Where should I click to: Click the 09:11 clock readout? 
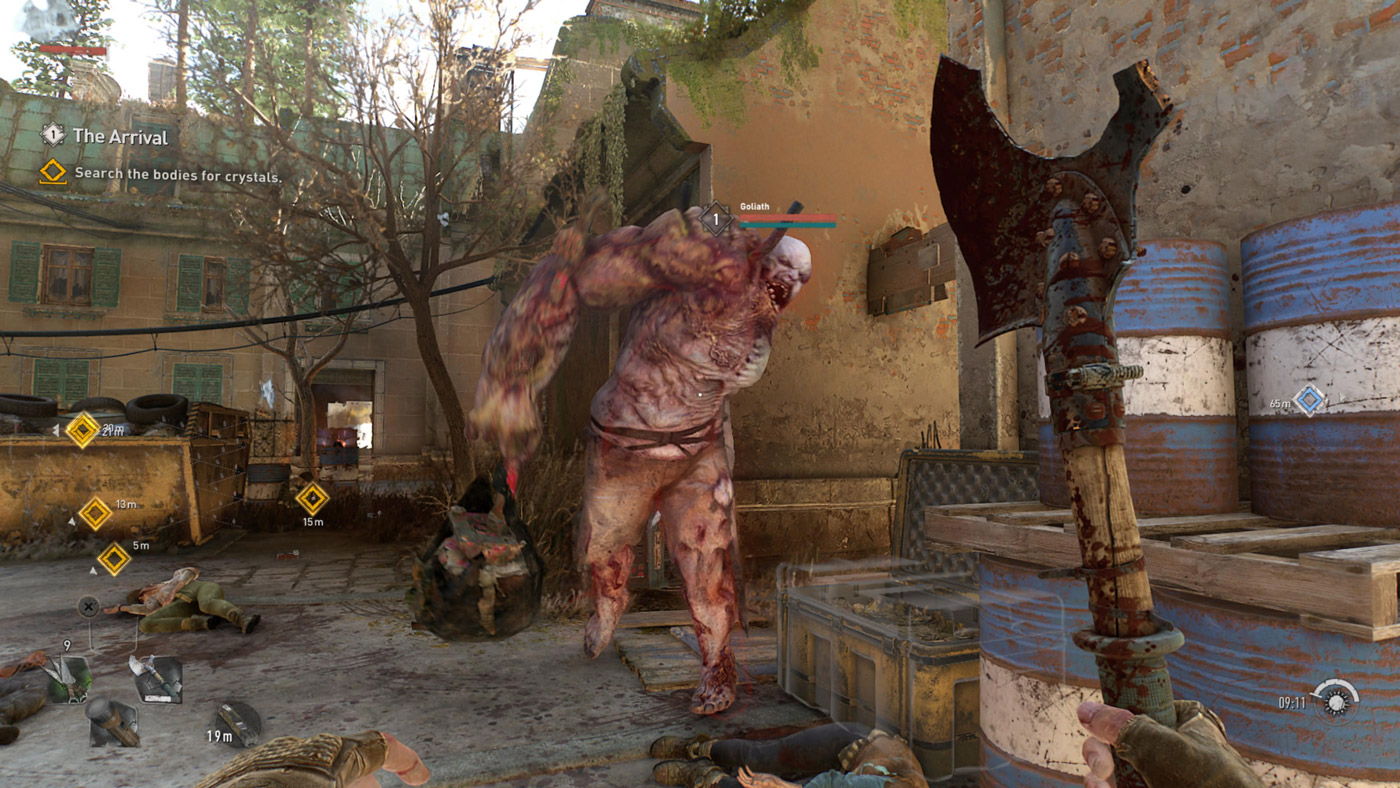(1293, 704)
